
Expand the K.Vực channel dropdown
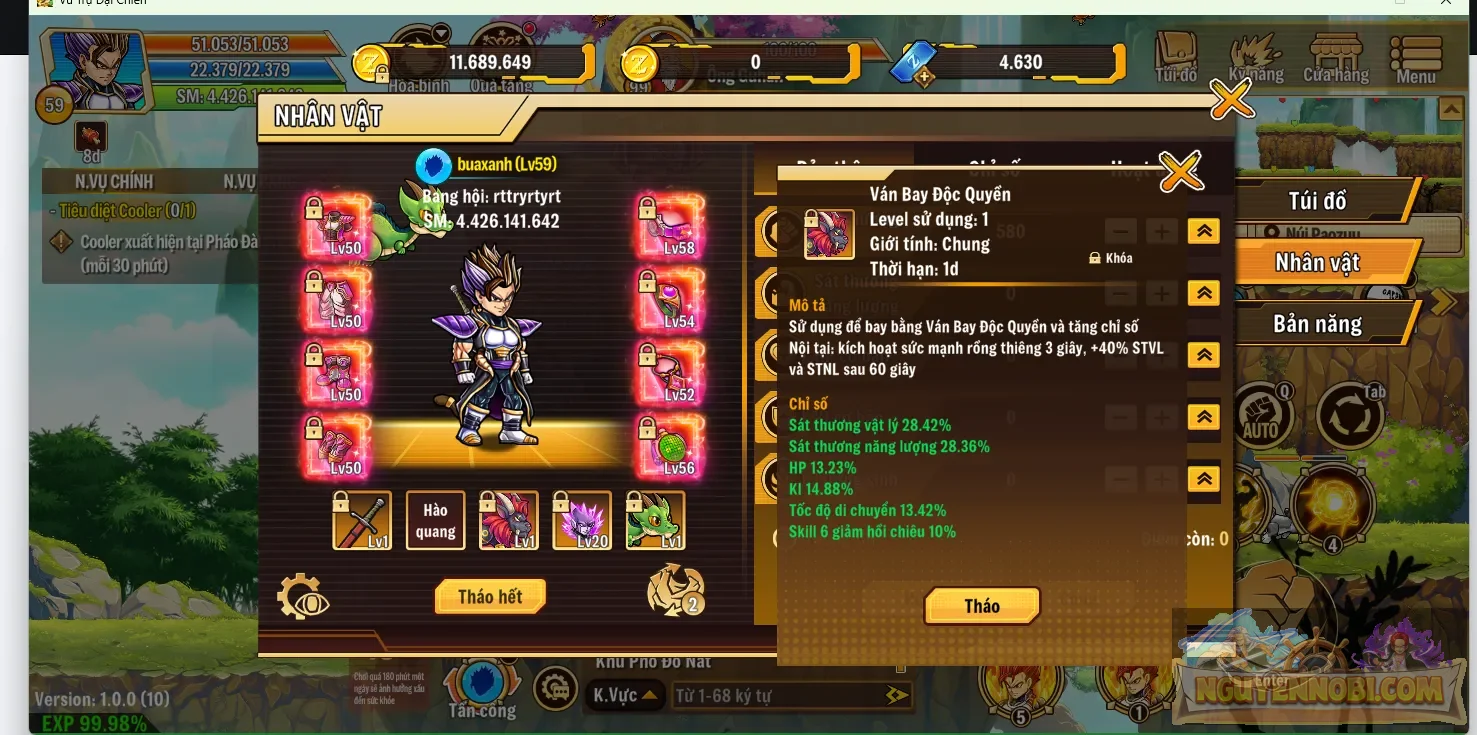click(x=625, y=695)
